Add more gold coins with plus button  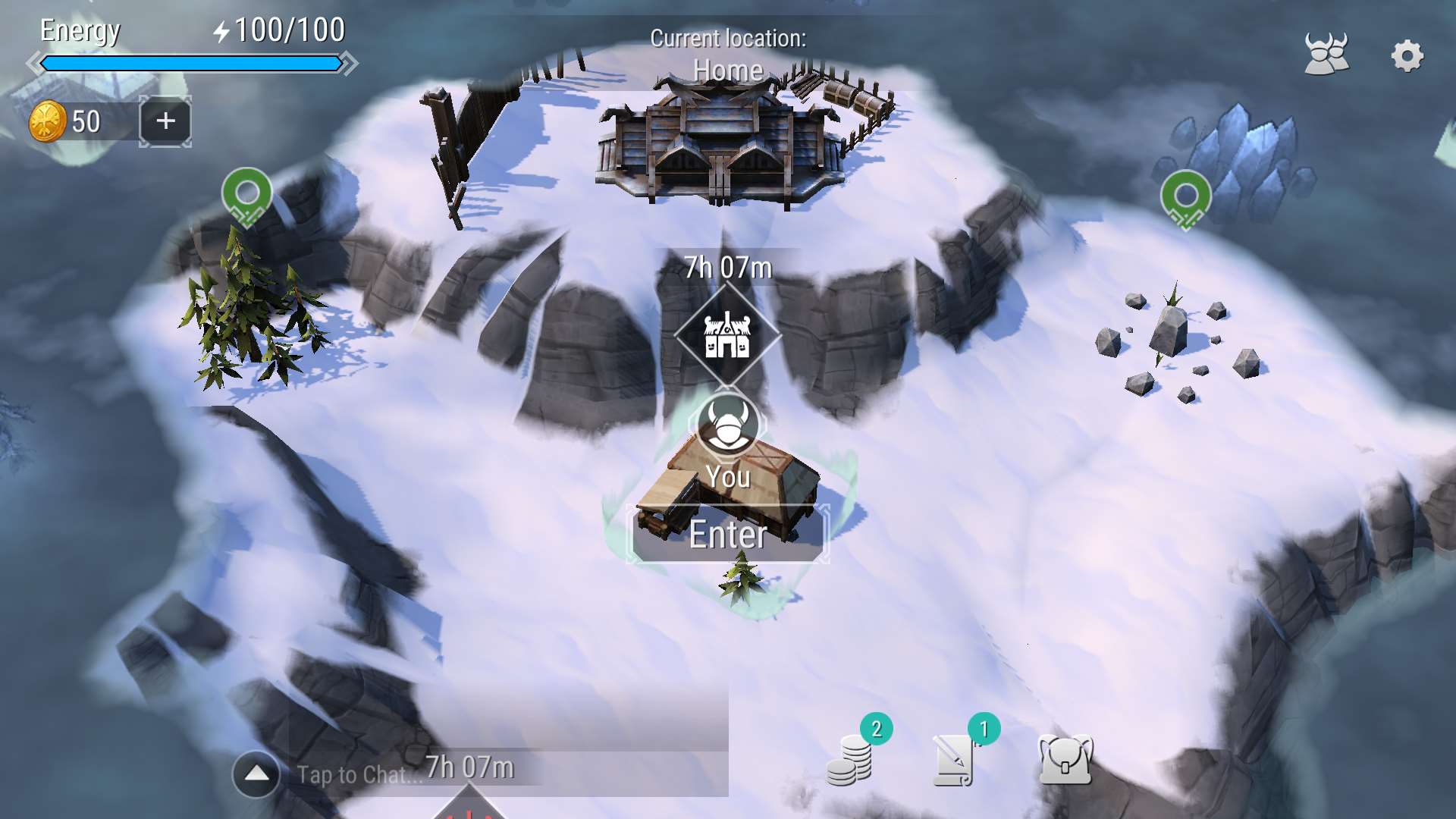coord(165,121)
